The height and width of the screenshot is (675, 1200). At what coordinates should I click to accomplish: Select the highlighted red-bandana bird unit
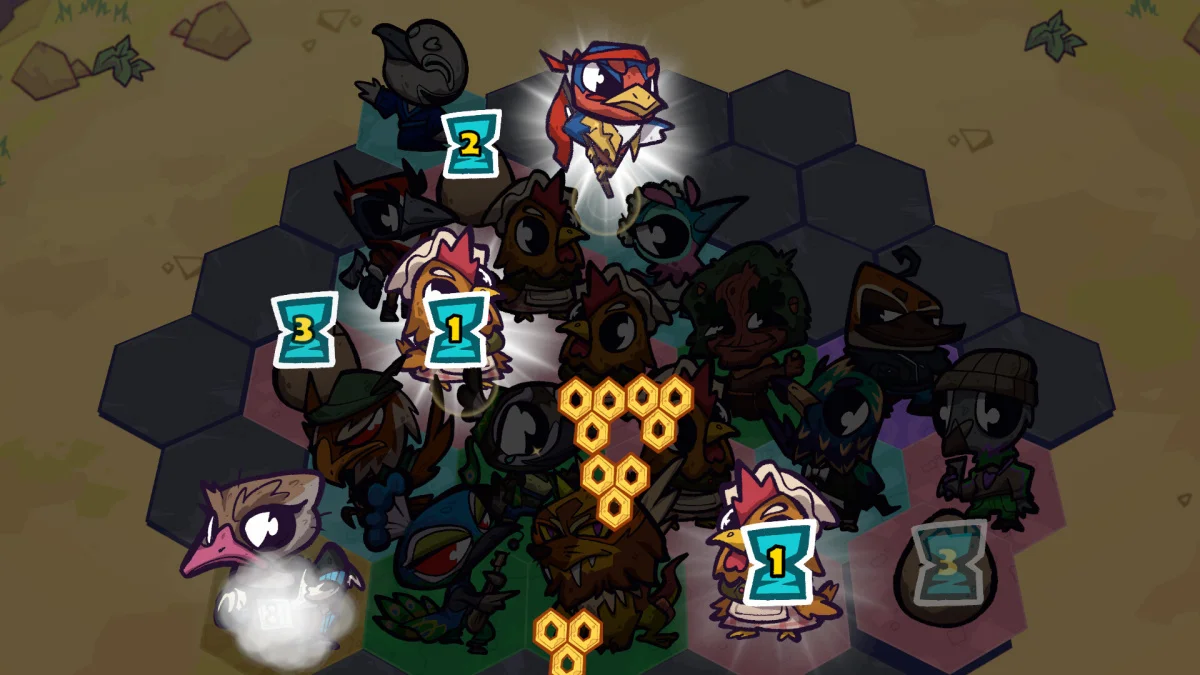pos(604,110)
